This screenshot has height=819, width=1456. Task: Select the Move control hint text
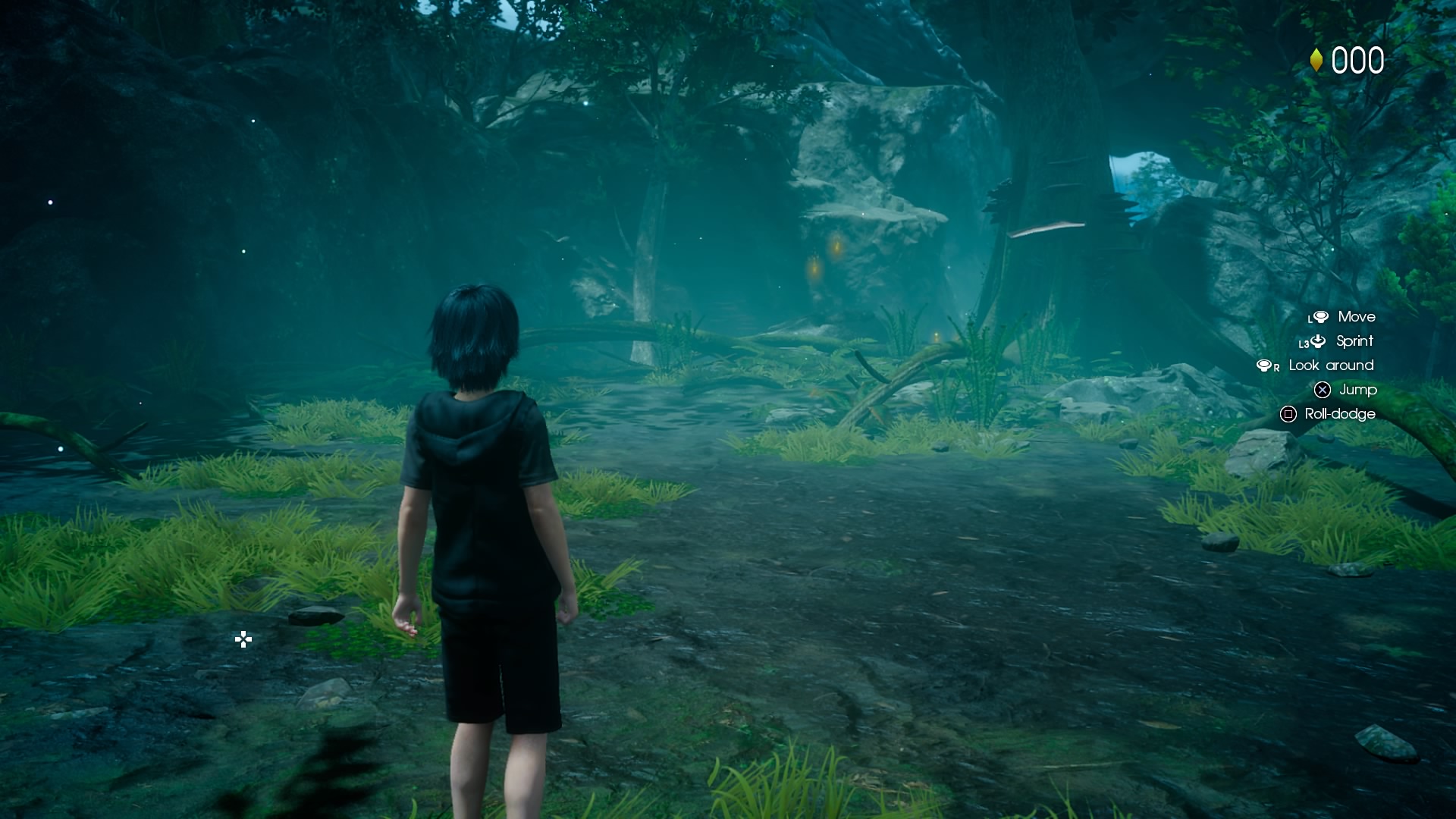[1357, 317]
